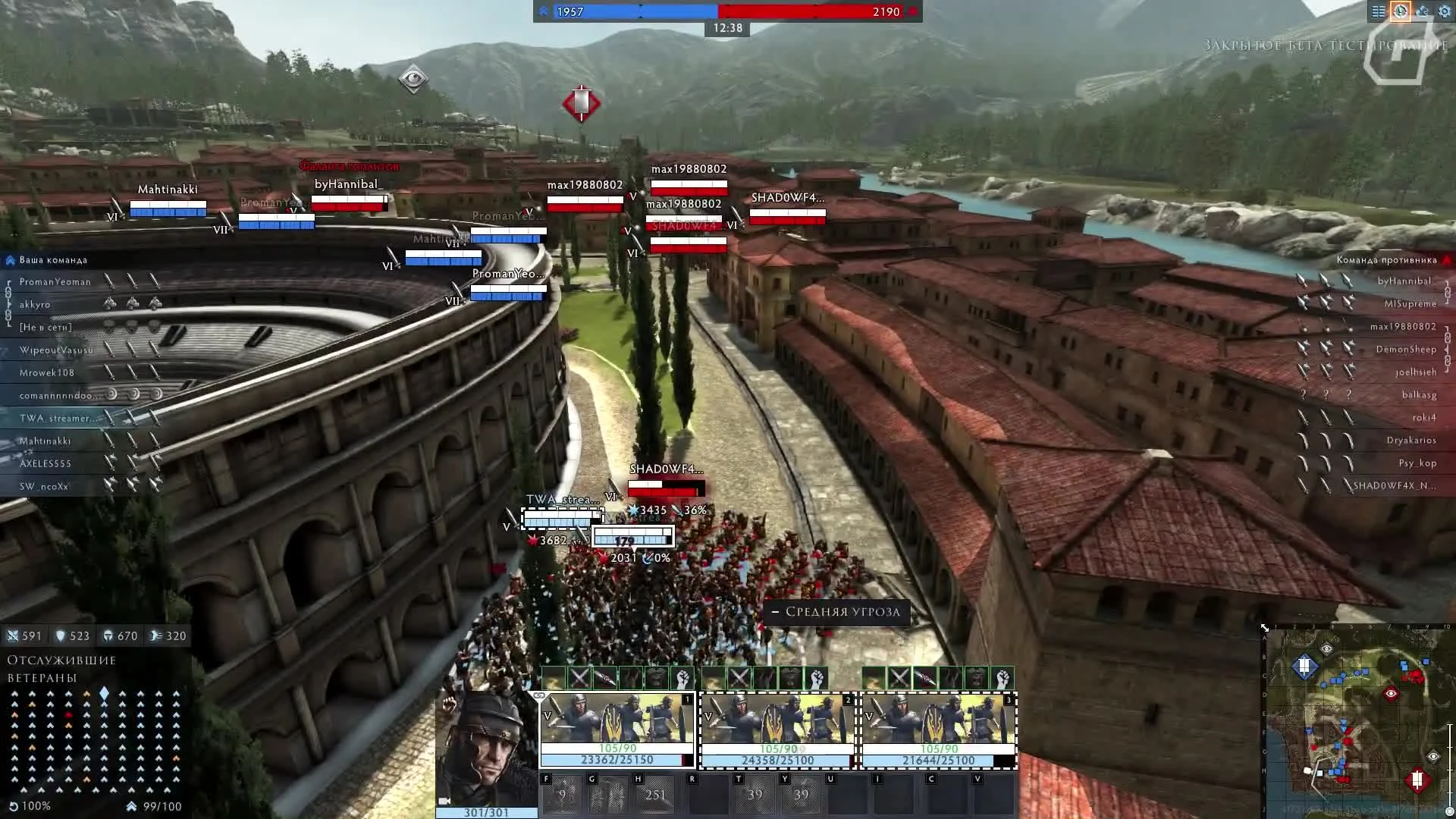Click the 99/100 upgrade arrow at bottom left
The width and height of the screenshot is (1456, 819).
click(x=131, y=806)
